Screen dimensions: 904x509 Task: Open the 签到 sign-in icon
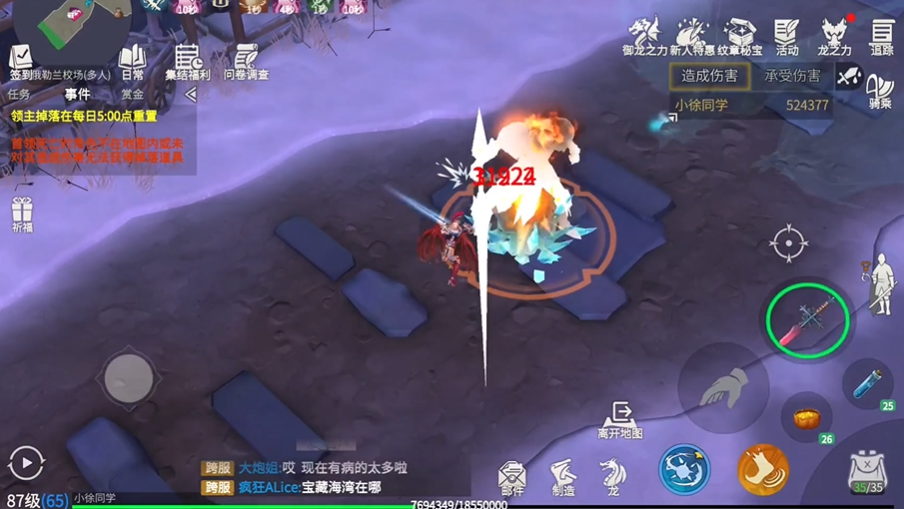21,59
